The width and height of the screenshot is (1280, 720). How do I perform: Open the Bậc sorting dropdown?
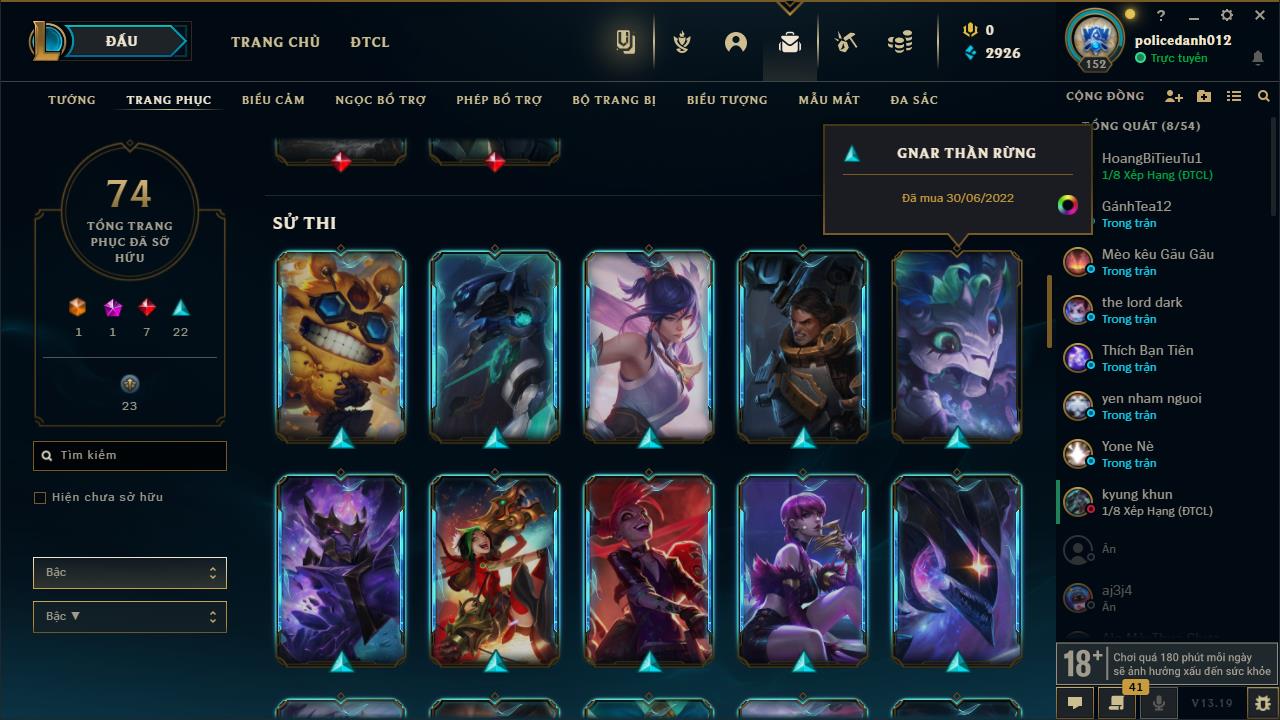[x=129, y=616]
